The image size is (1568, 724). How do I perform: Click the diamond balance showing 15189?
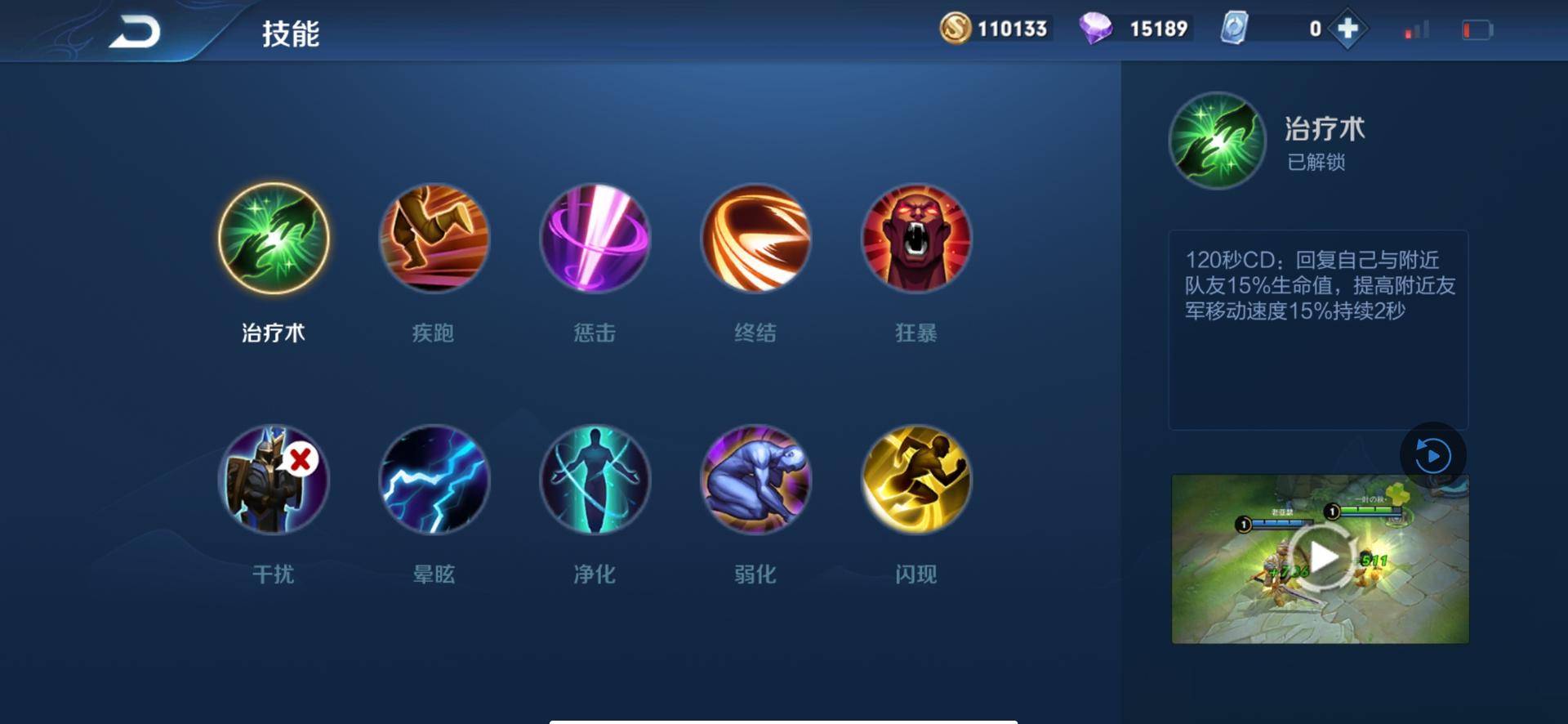pos(1135,28)
